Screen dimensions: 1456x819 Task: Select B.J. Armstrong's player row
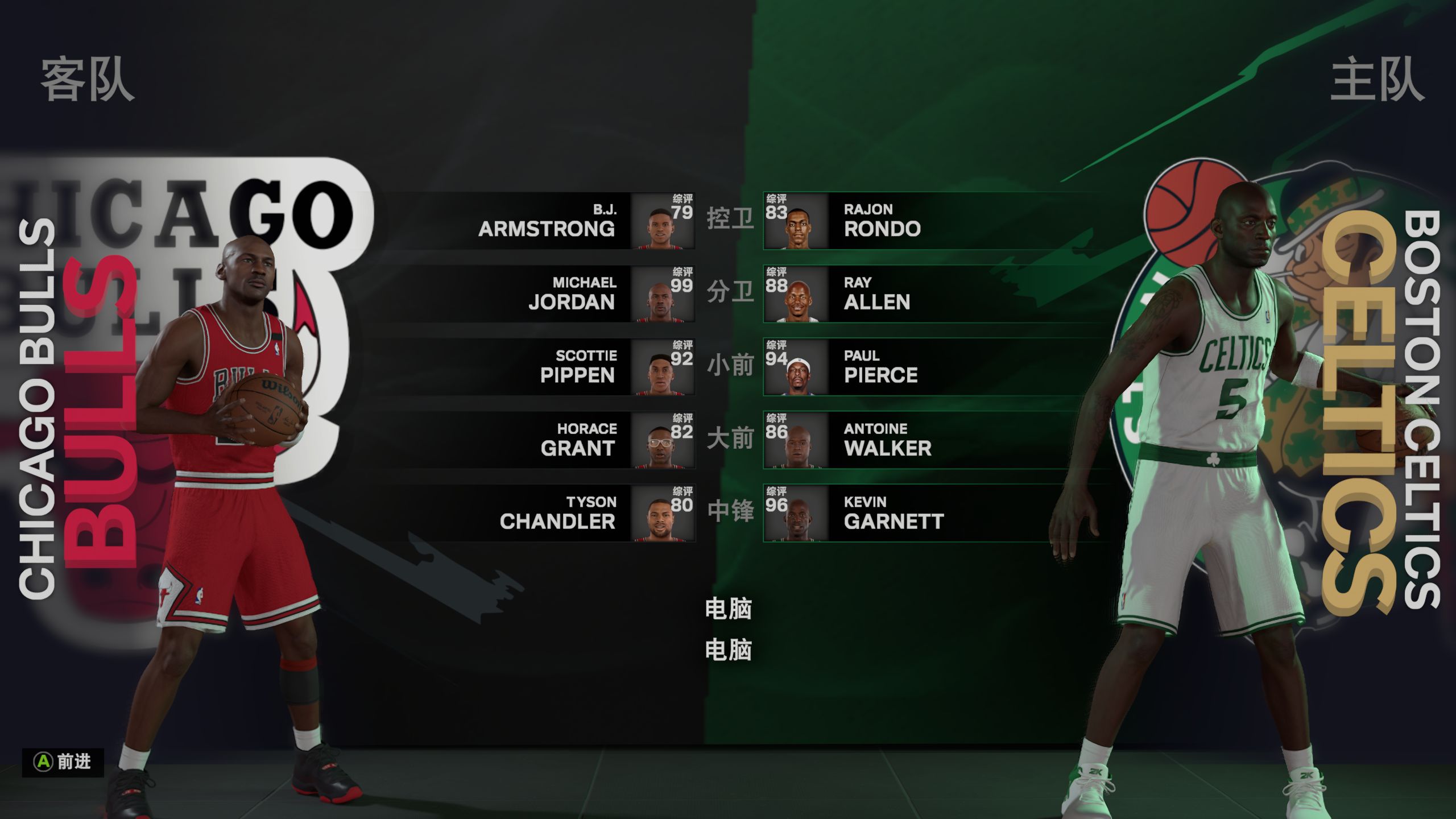(x=546, y=221)
